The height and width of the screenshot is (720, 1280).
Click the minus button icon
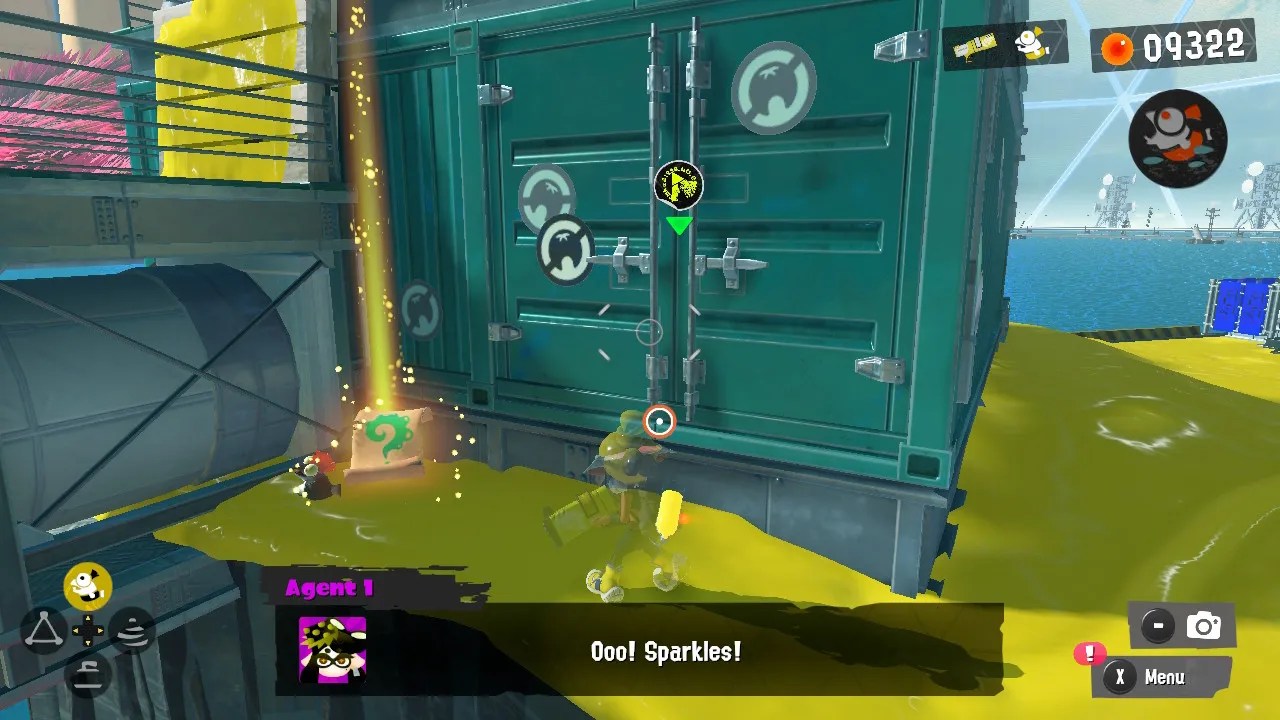pos(1157,623)
